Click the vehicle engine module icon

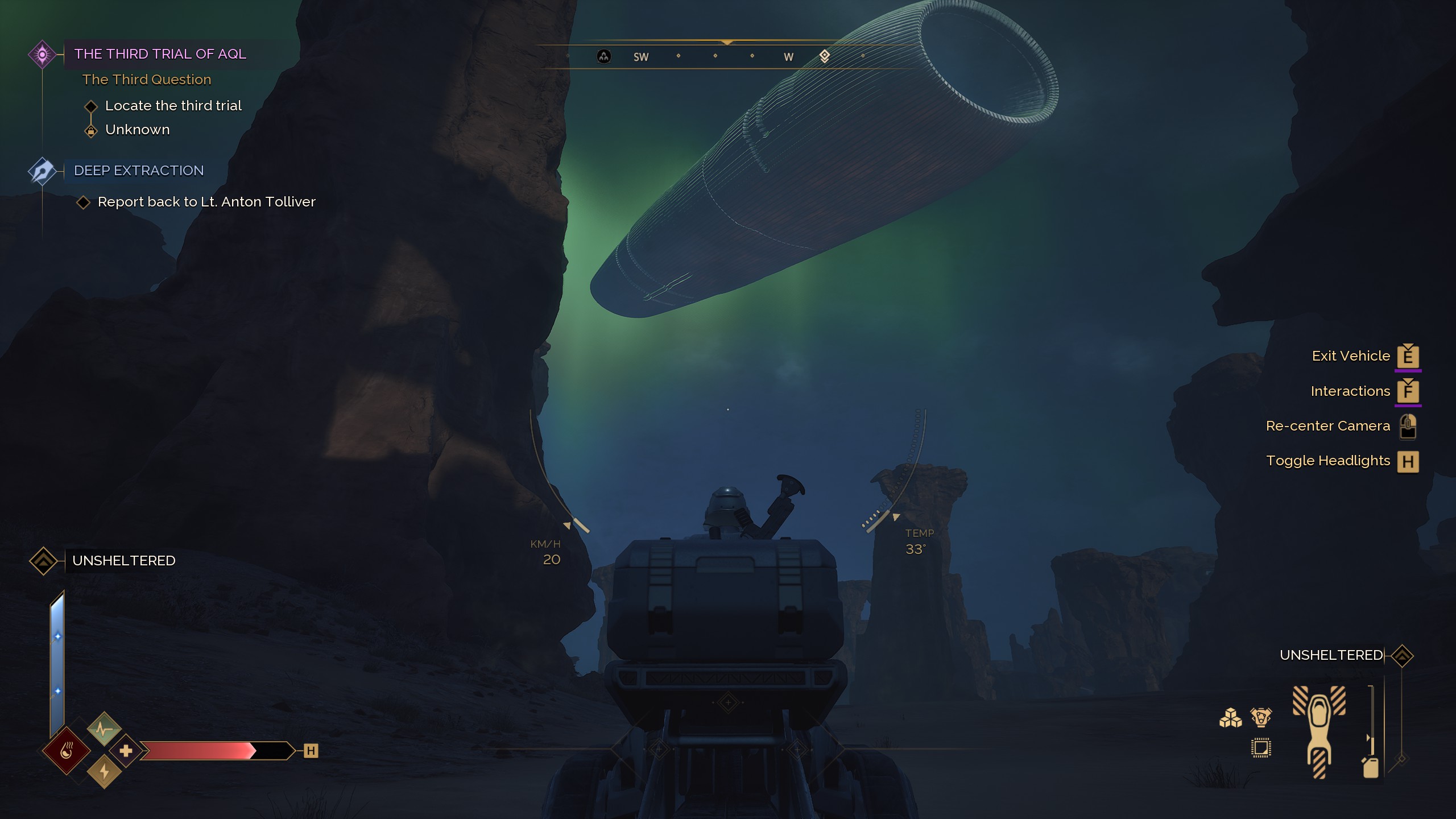(x=1261, y=717)
